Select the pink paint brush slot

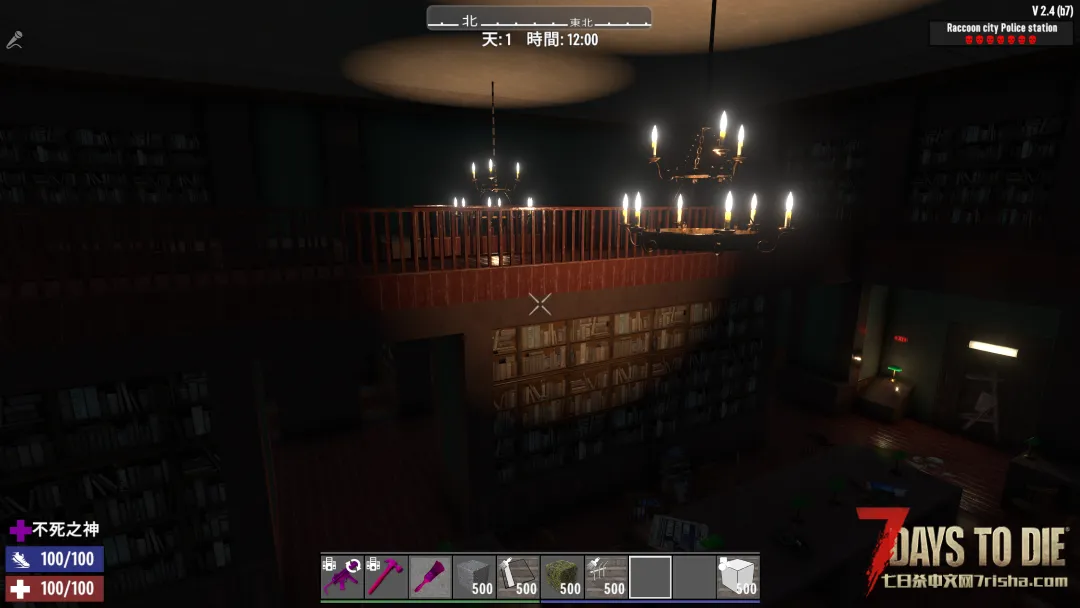[430, 577]
